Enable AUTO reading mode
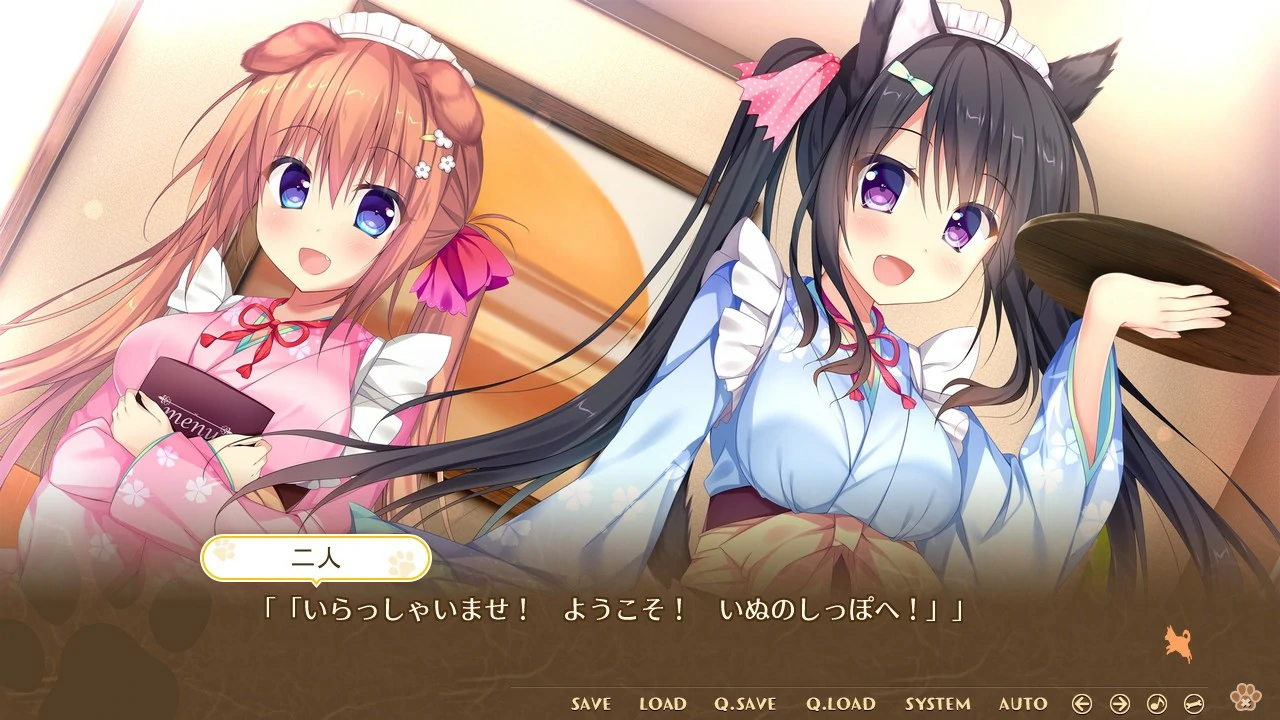This screenshot has width=1280, height=720. click(1022, 703)
